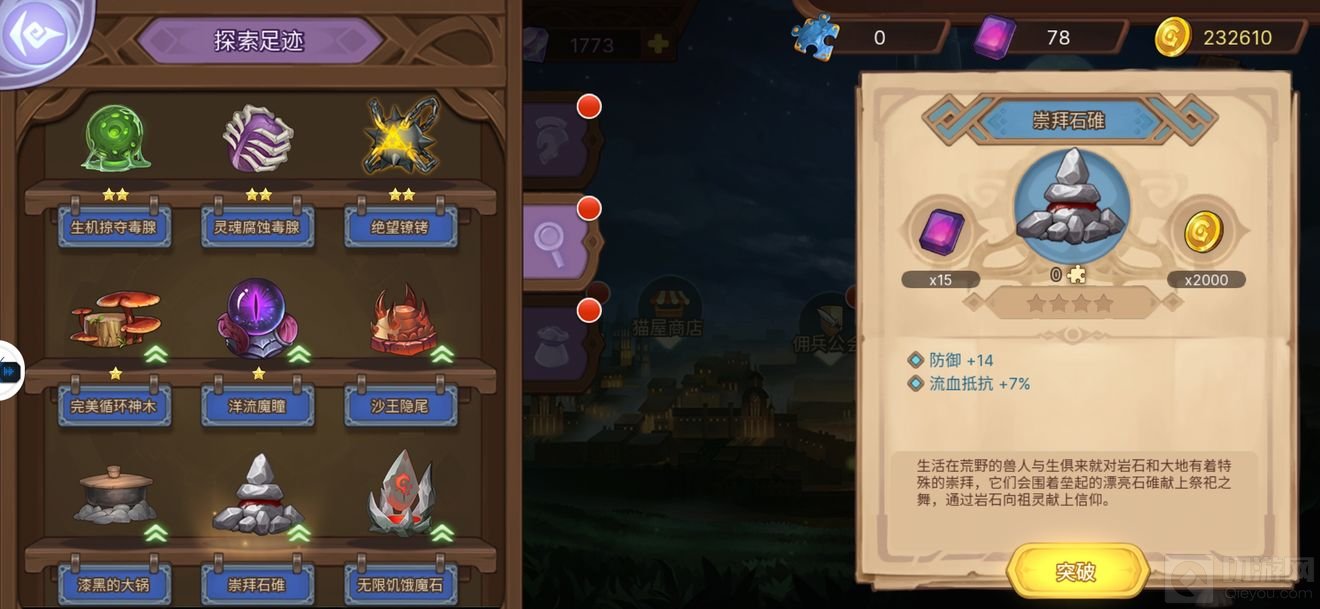The image size is (1320, 609).
Task: Tap the yellow 突破 breakthrough button
Action: 1076,571
